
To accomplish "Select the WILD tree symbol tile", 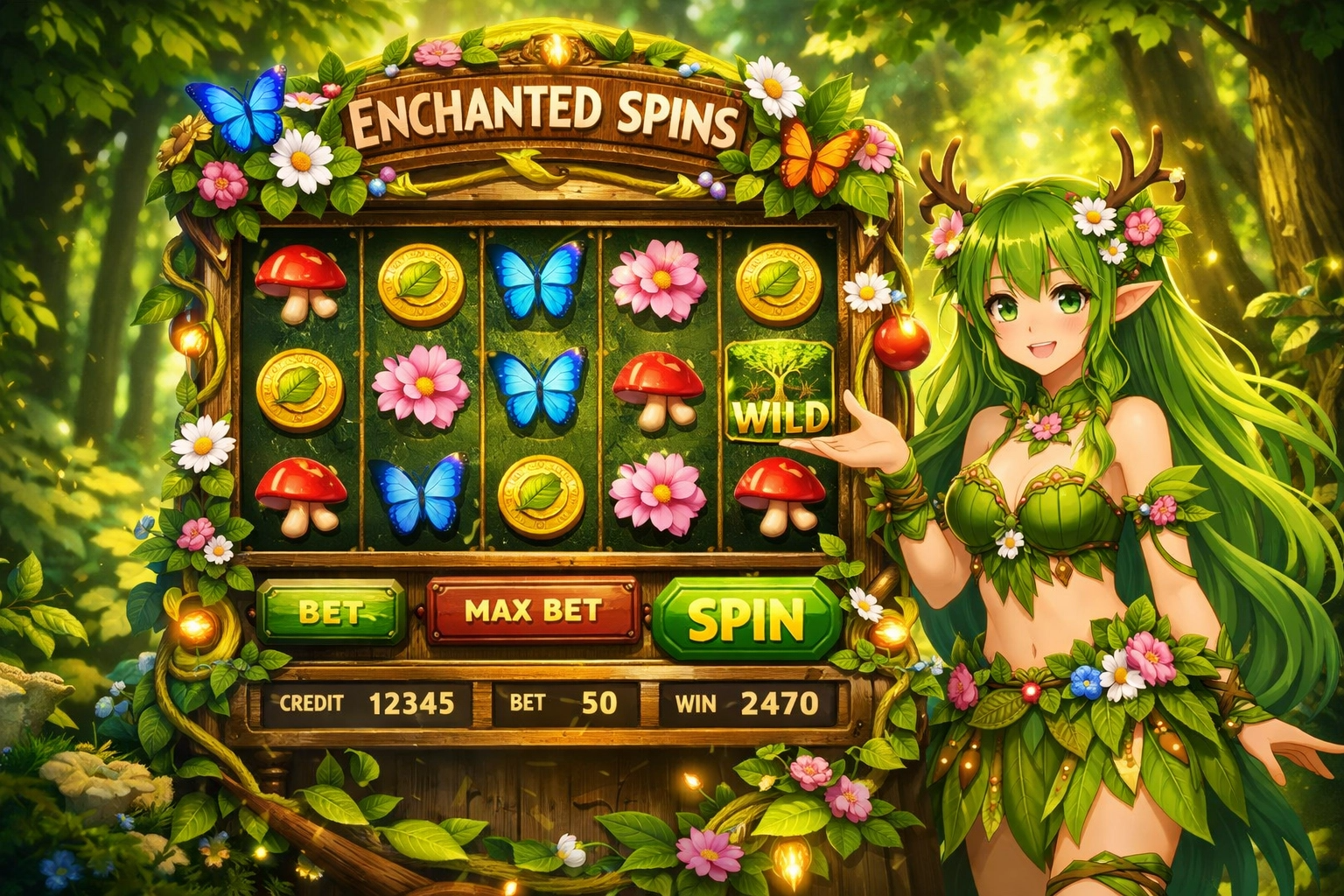I will (779, 390).
